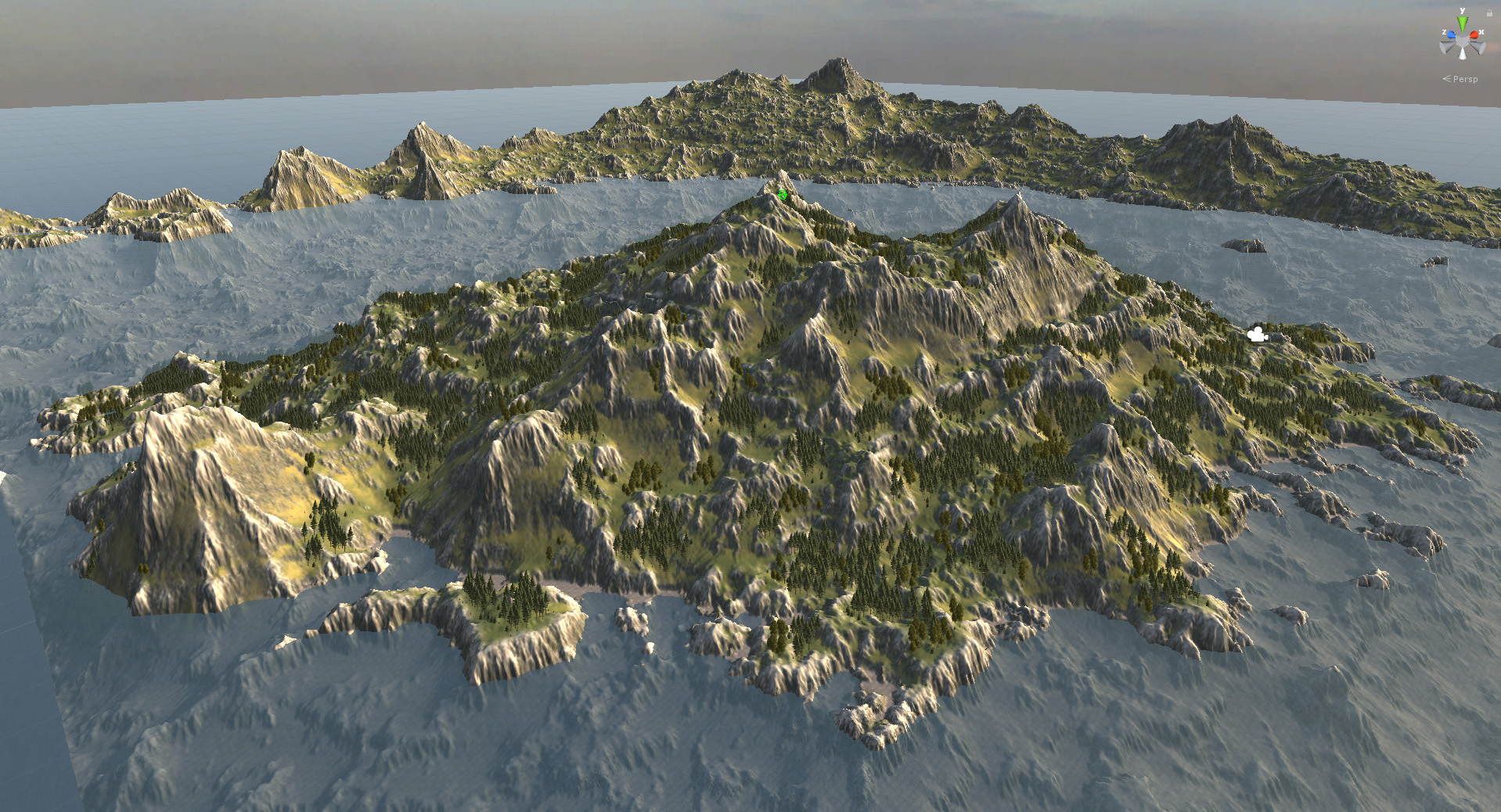Image resolution: width=1501 pixels, height=812 pixels.
Task: Click the white downward cone under the gizmo
Action: 1463,55
